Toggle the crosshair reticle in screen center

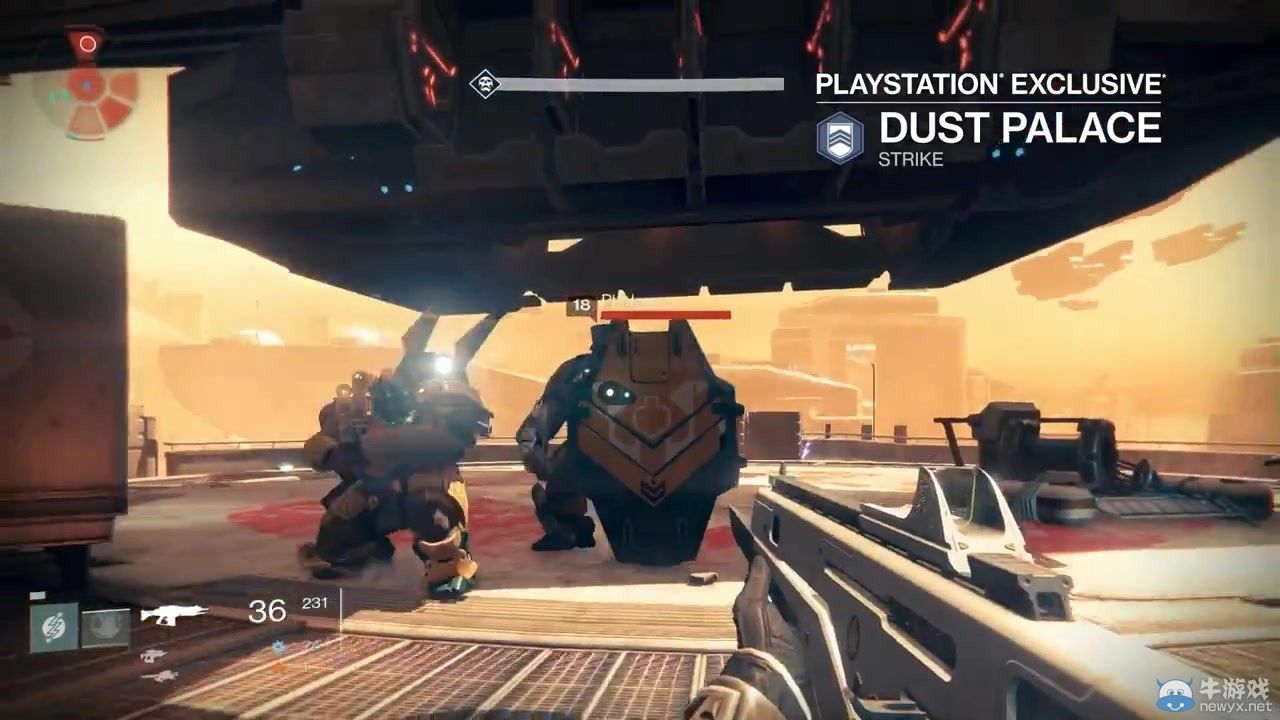coord(640,360)
